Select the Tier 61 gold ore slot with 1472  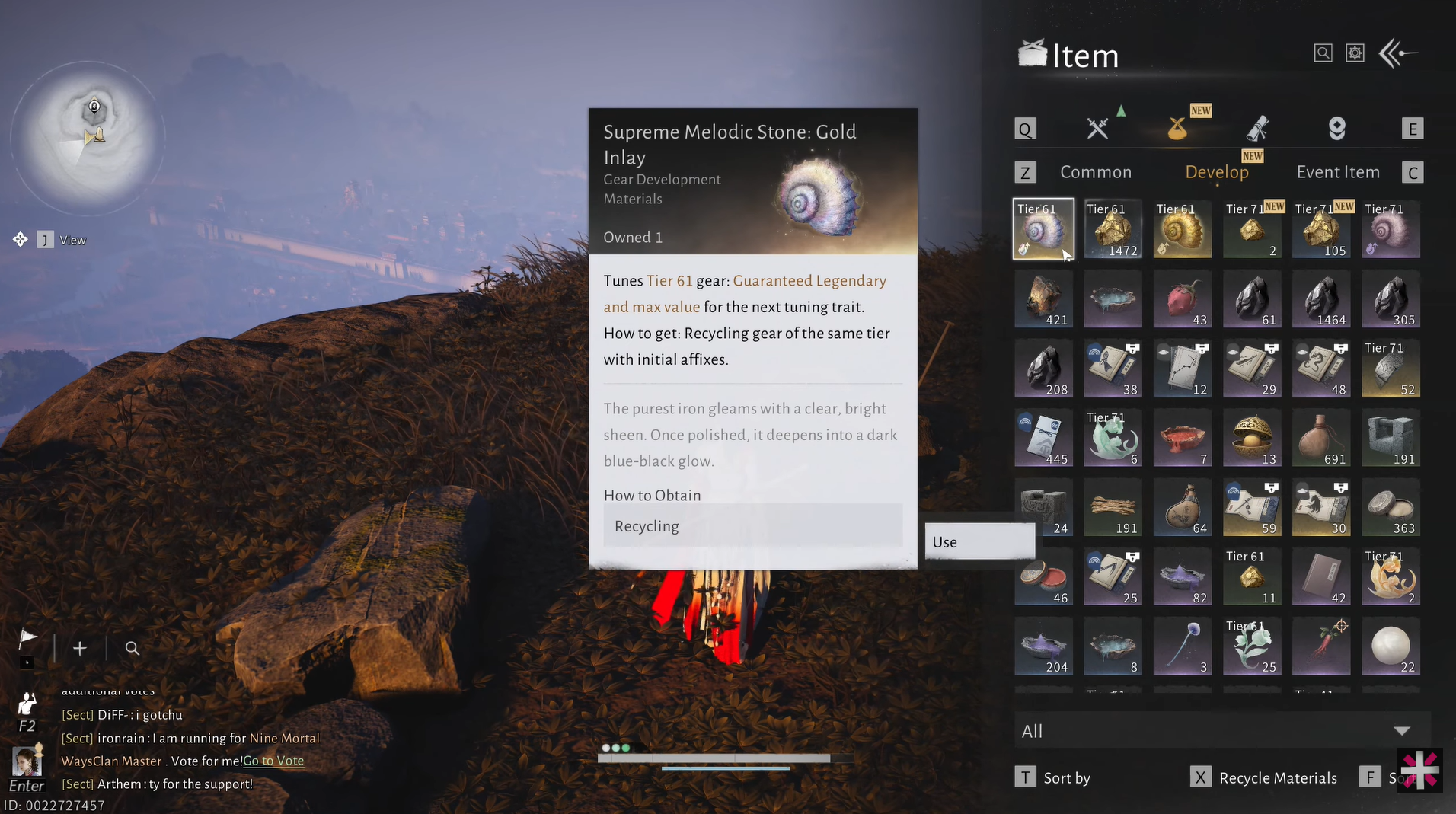[1112, 229]
